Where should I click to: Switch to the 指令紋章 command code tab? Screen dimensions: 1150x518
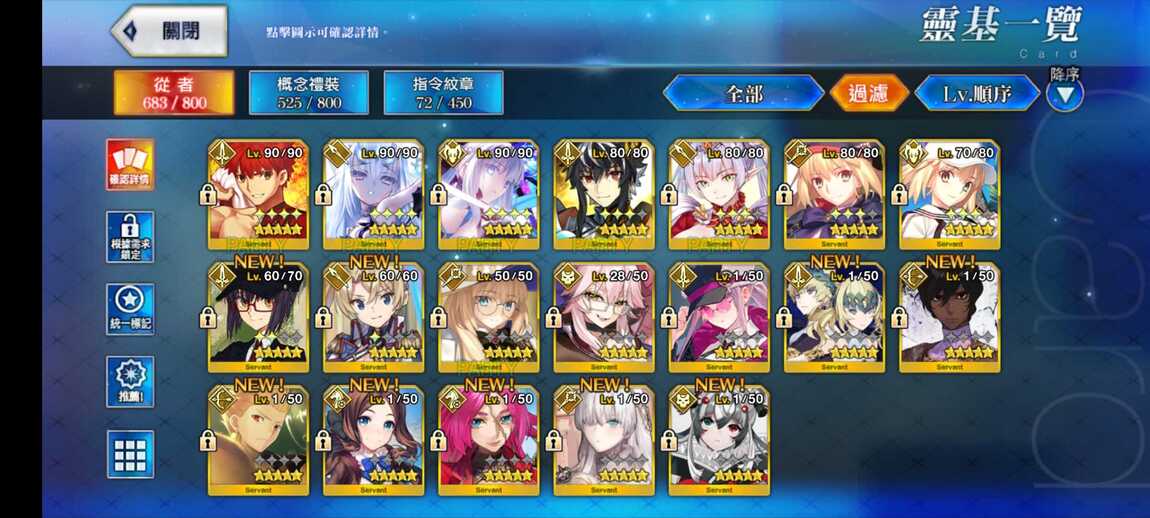click(443, 92)
